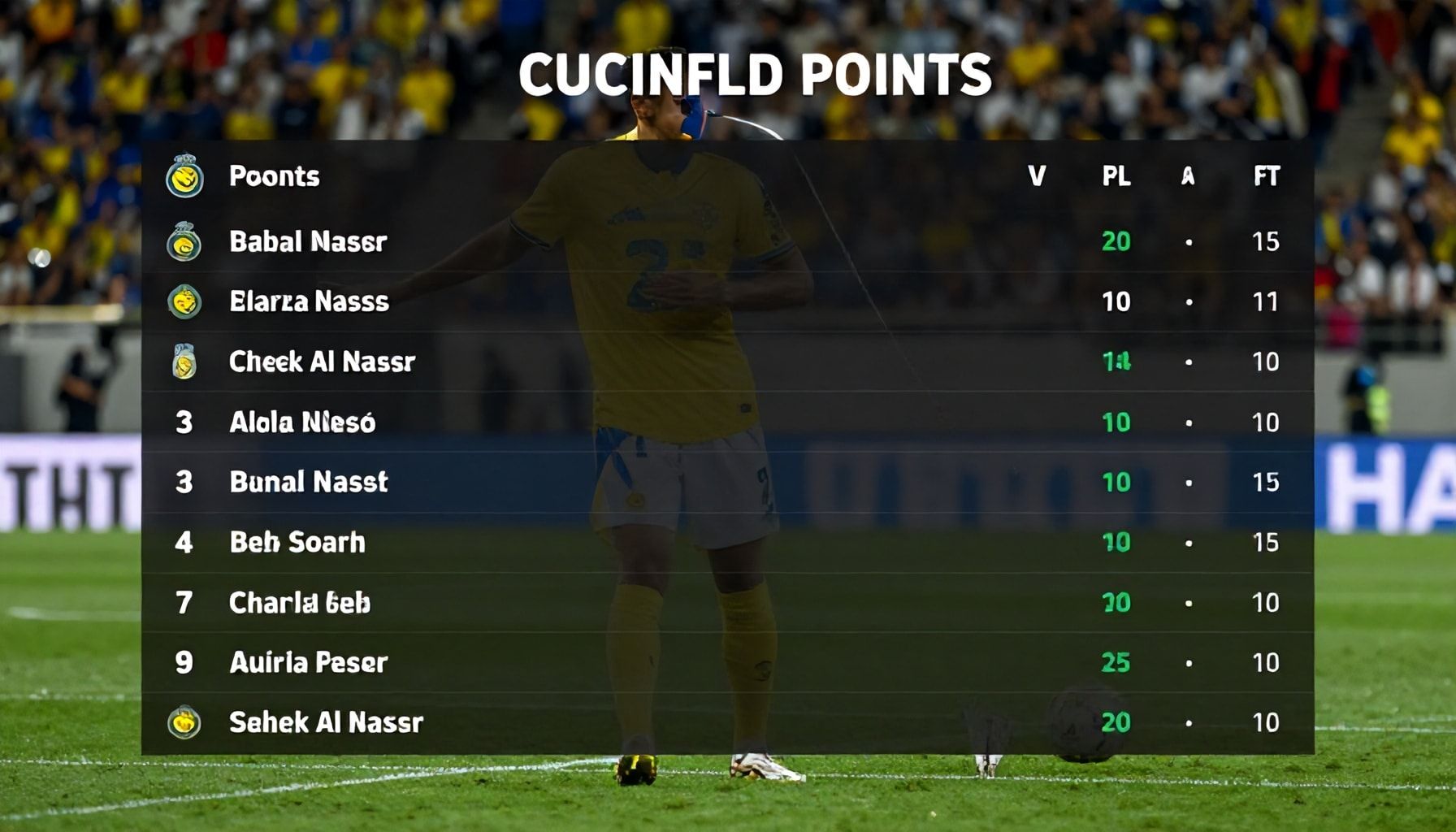
Task: Click the V column header
Action: [1037, 176]
